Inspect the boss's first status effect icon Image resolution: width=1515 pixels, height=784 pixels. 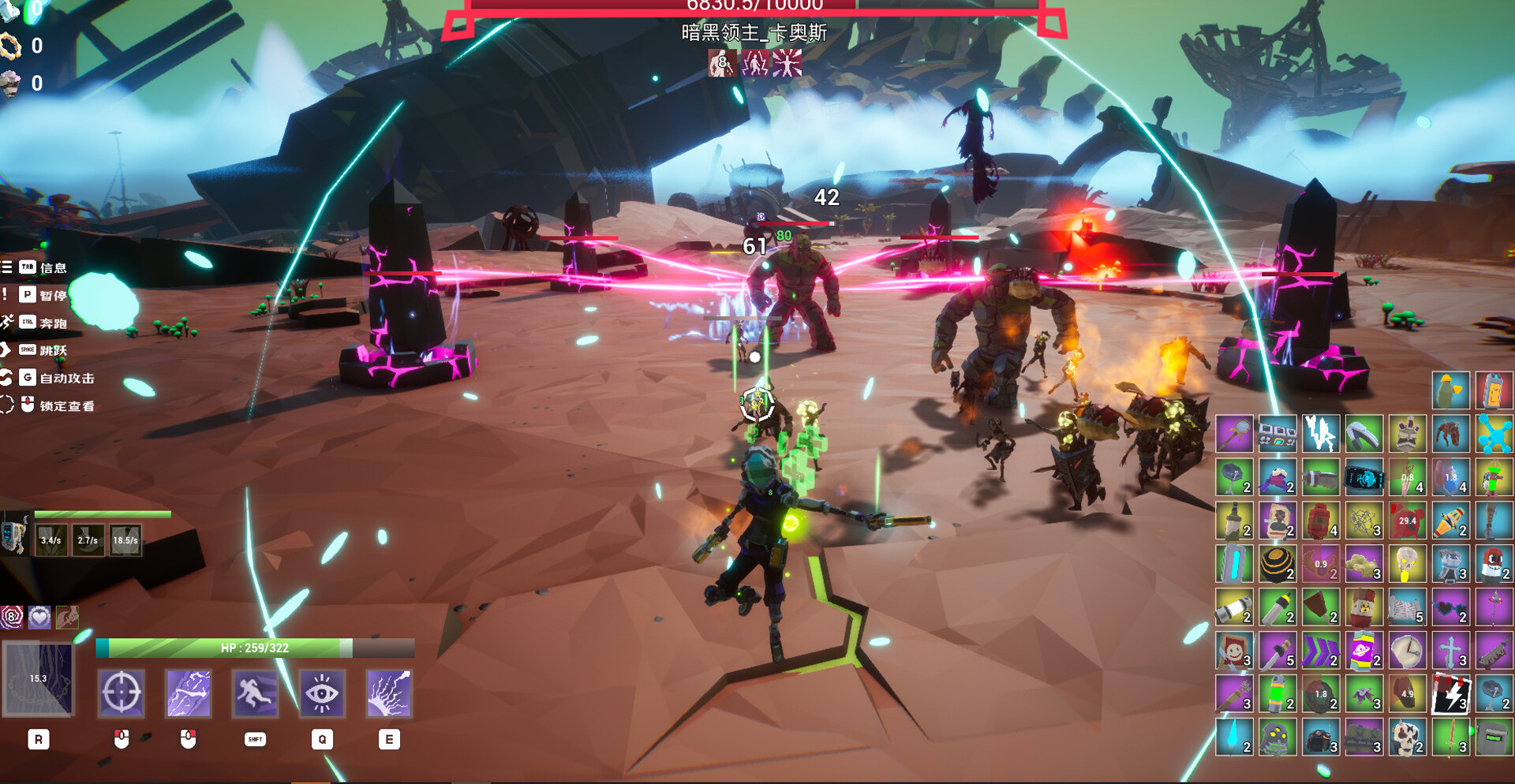click(721, 63)
